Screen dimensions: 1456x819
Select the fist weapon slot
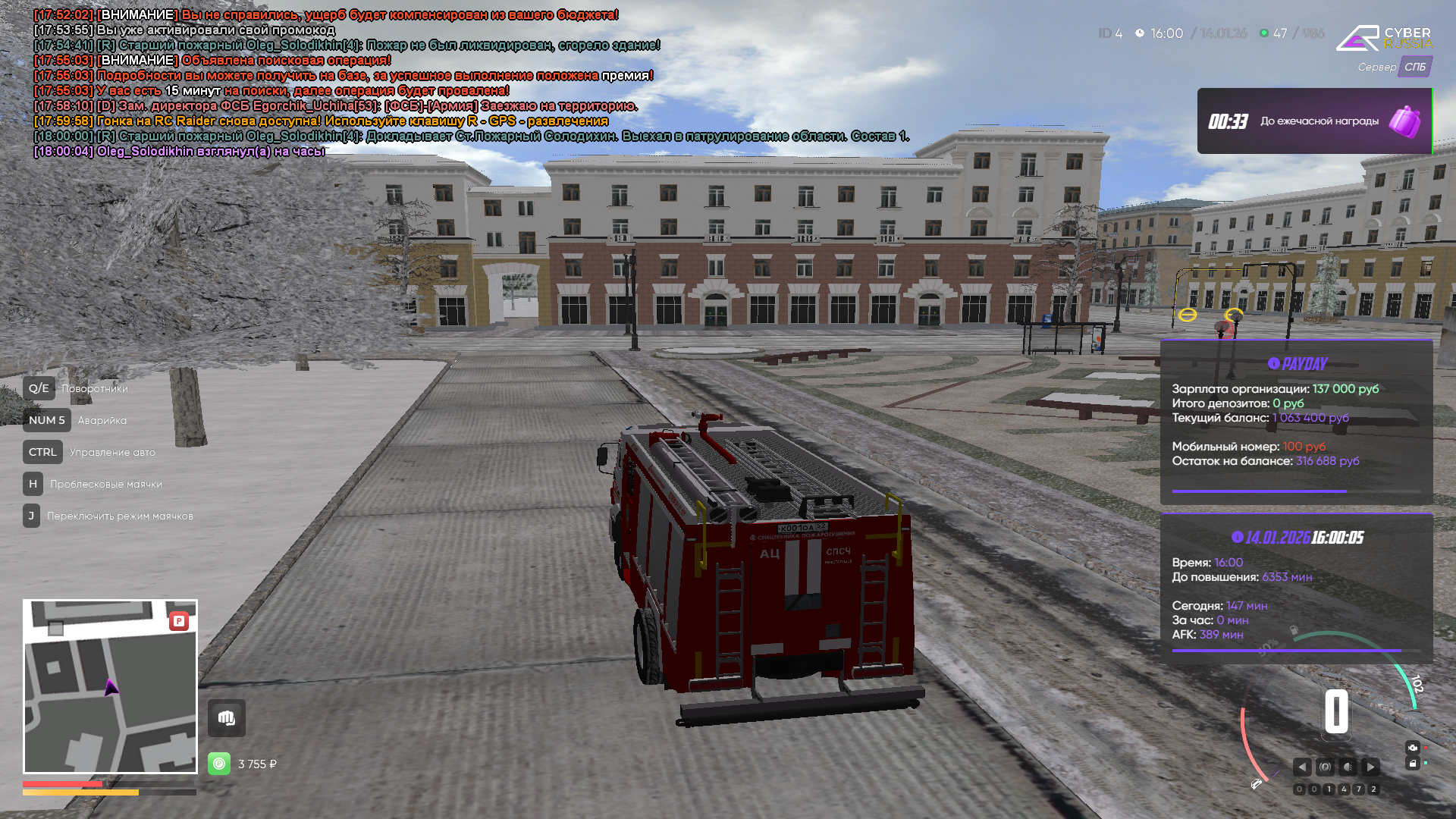[x=227, y=718]
